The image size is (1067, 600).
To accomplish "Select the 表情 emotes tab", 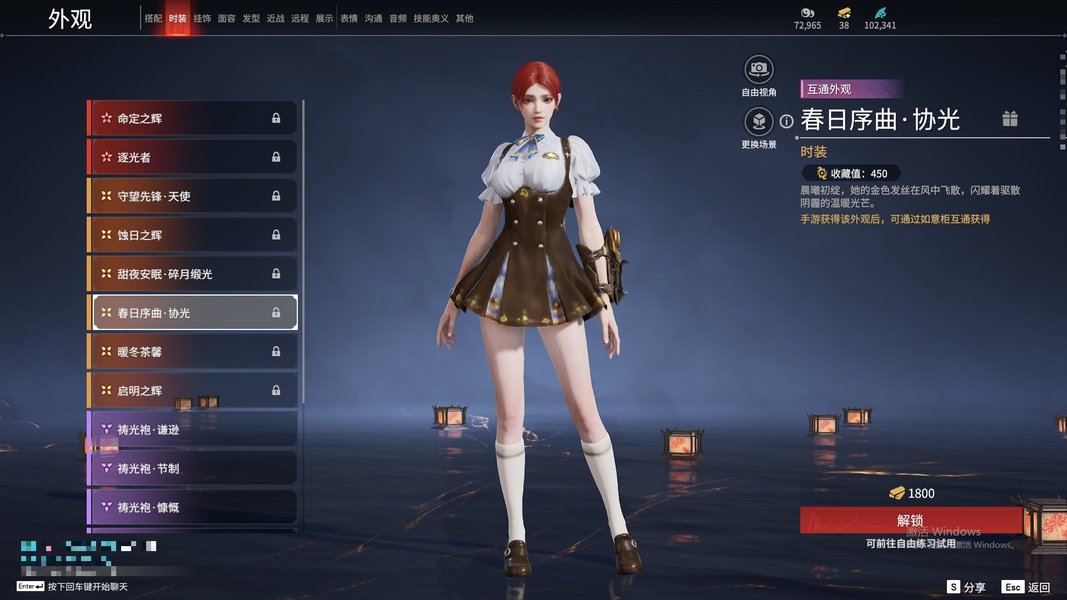I will pyautogui.click(x=348, y=19).
